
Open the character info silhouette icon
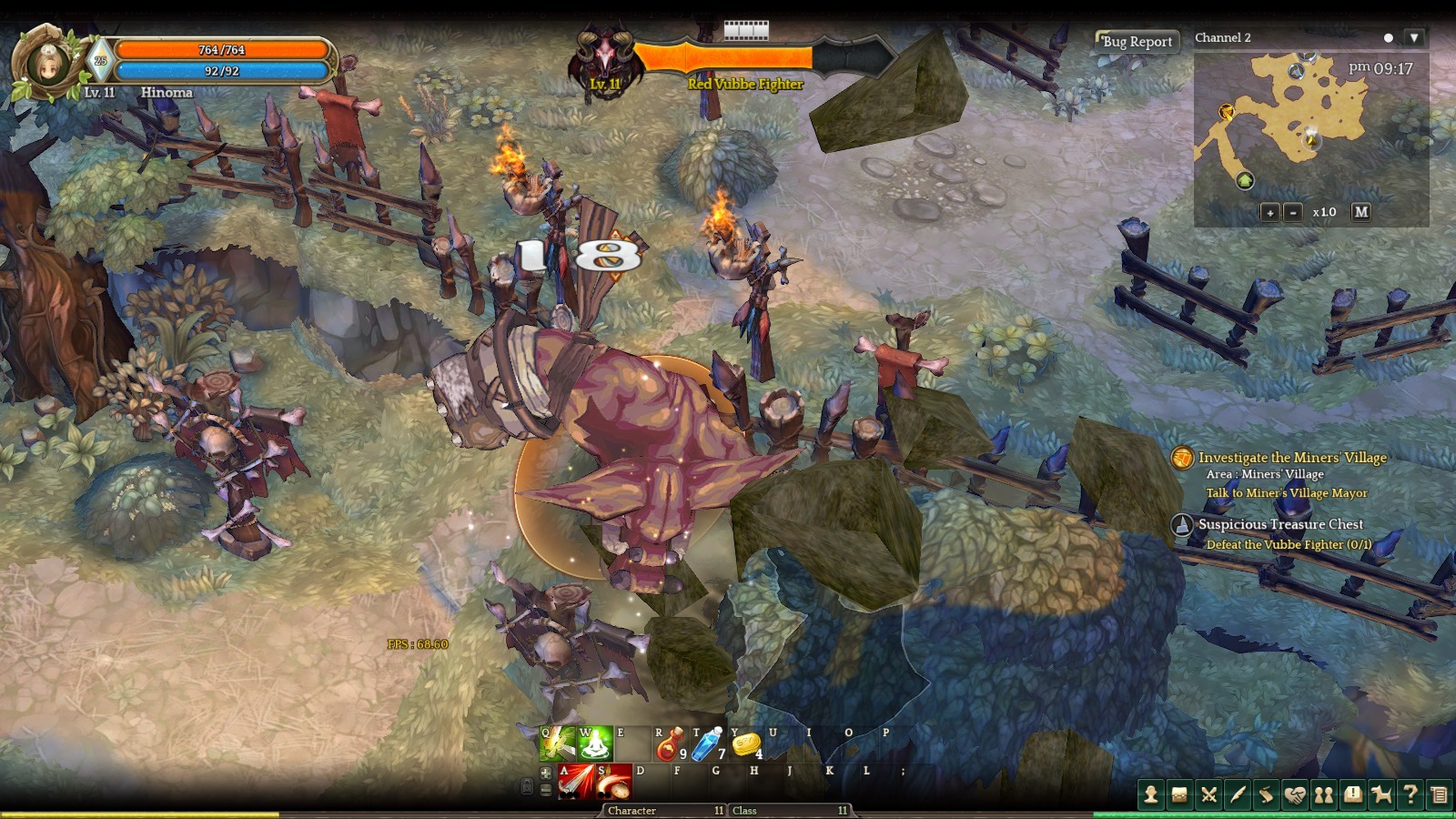[1151, 794]
